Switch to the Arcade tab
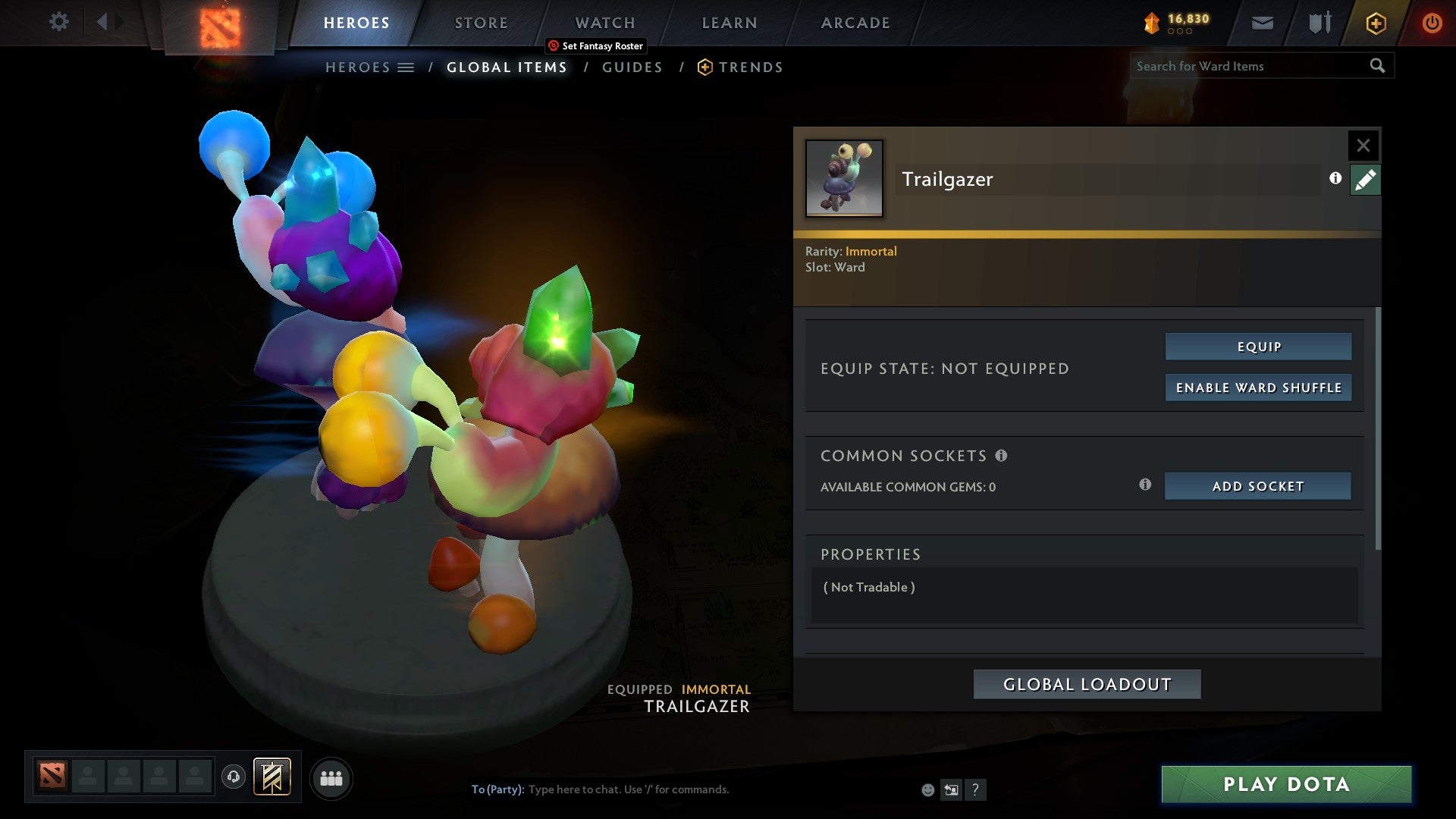This screenshot has width=1456, height=819. [x=855, y=22]
